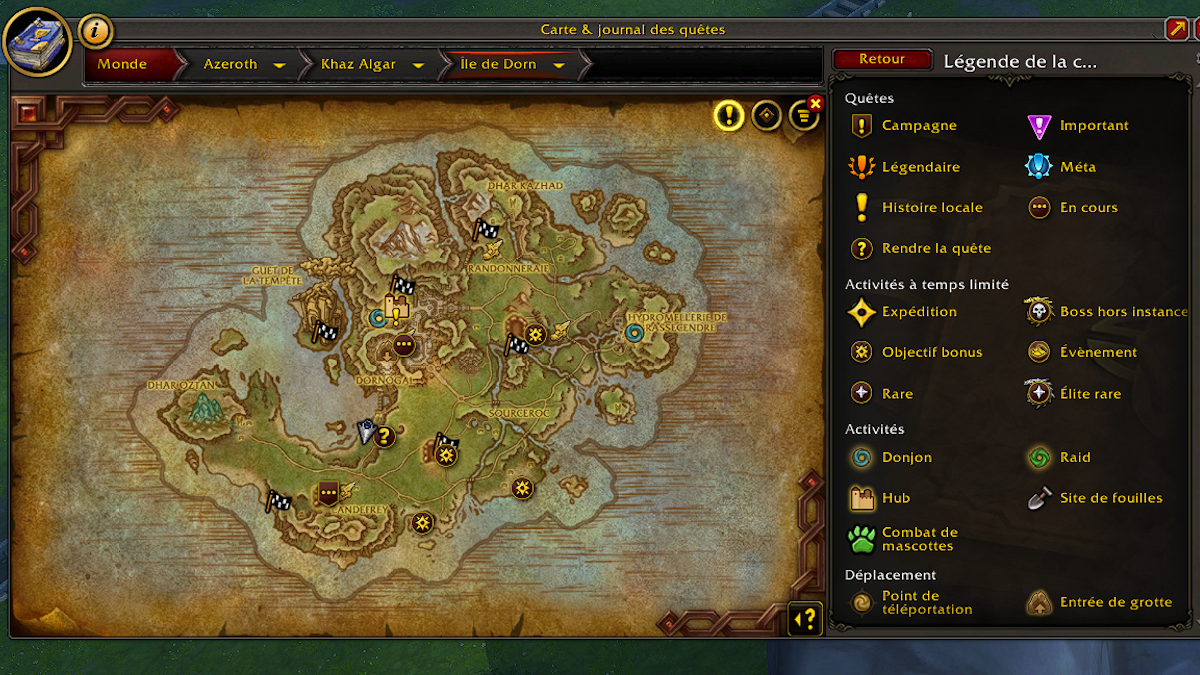1200x675 pixels.
Task: Maximize the map with the arrow button
Action: click(x=1176, y=30)
